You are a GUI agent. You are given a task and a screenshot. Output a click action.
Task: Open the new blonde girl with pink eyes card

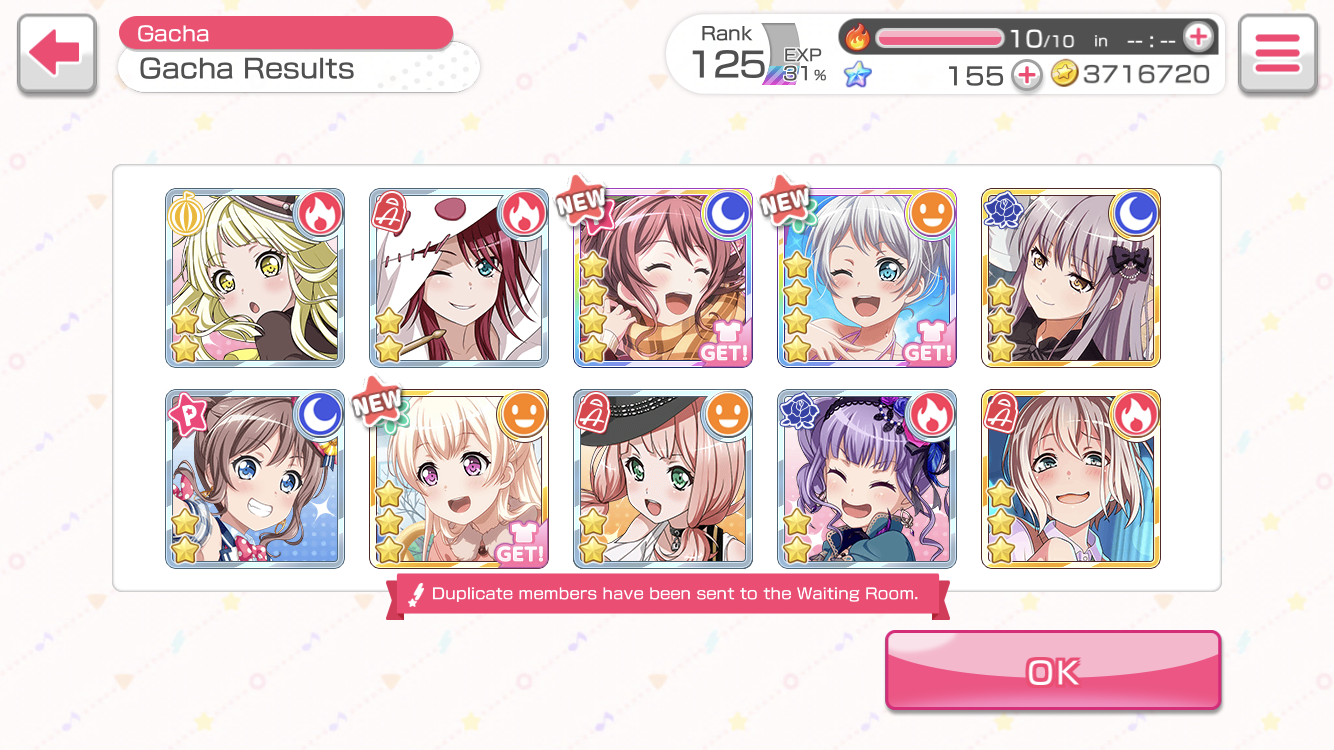tap(459, 479)
